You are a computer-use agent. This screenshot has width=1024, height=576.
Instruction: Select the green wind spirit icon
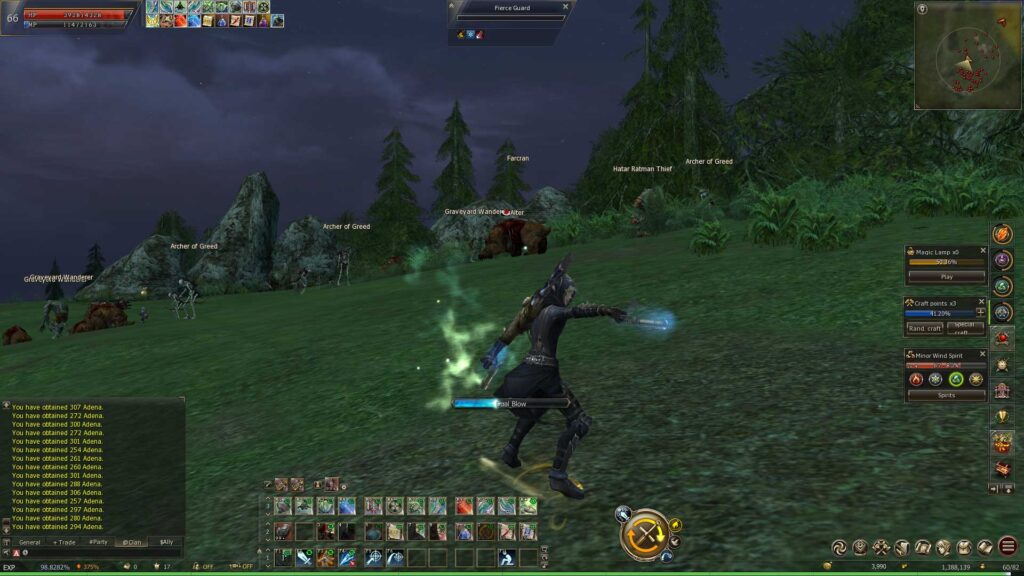[956, 379]
